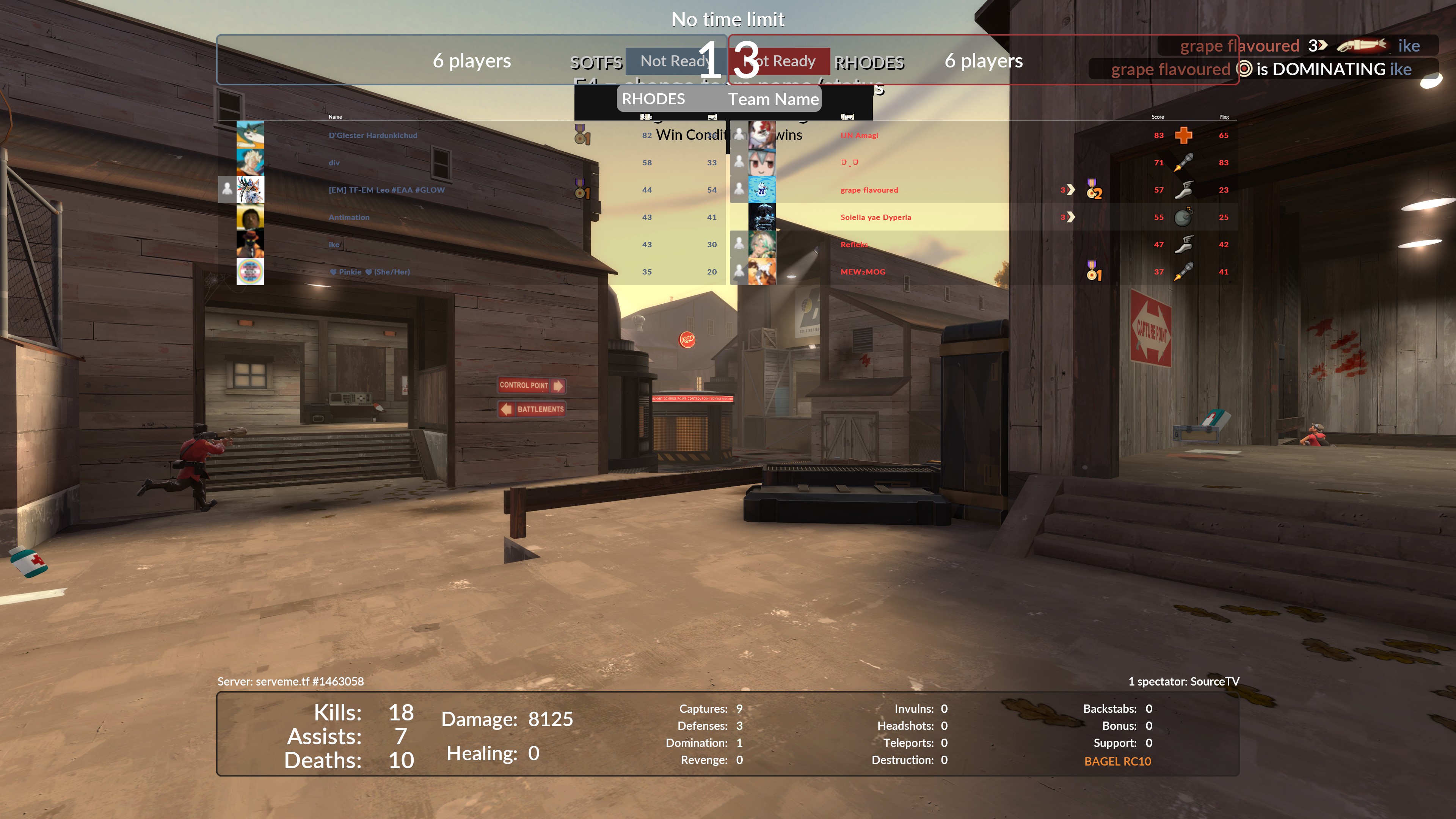Select MEW2MOG in the RED player list
1456x819 pixels.
click(863, 272)
